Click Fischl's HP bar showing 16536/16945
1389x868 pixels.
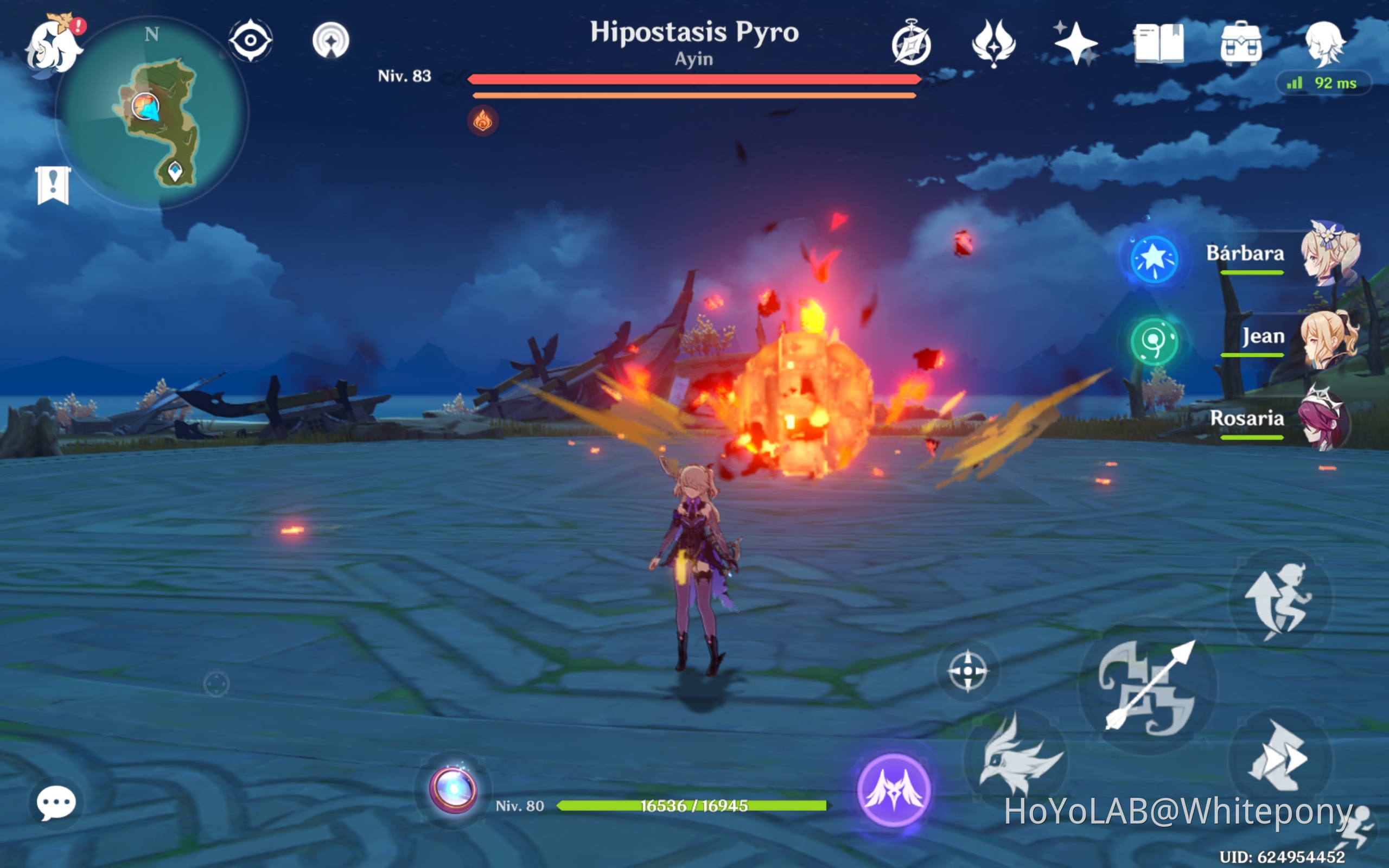[692, 807]
